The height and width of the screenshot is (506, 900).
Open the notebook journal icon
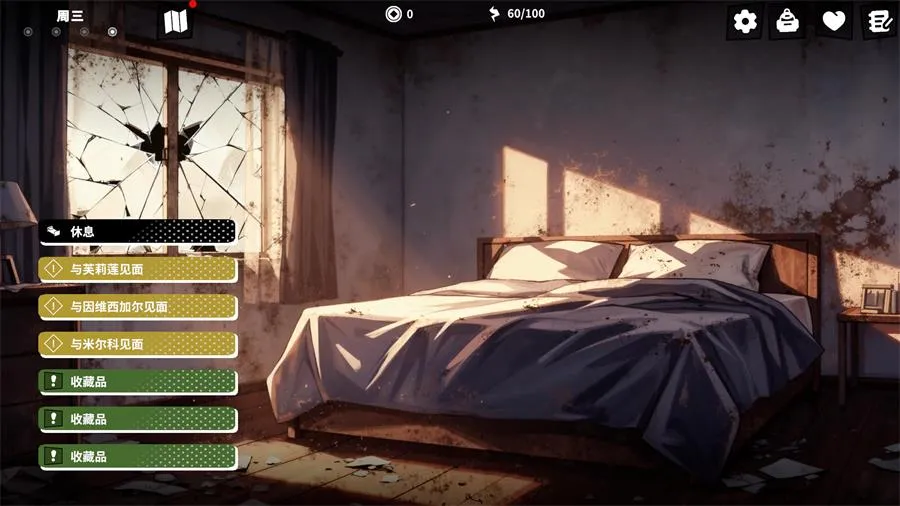(879, 21)
